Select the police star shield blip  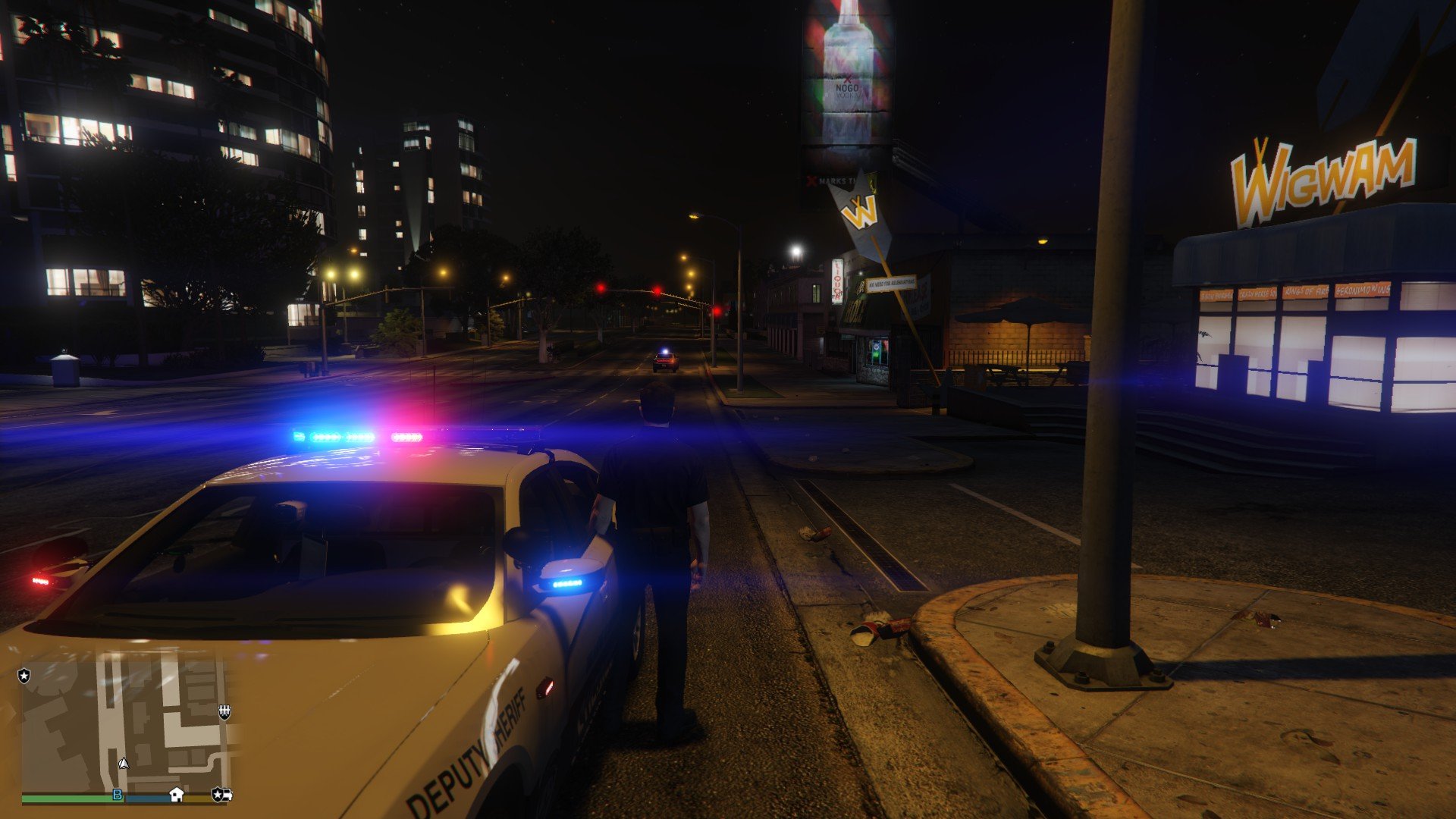point(24,675)
